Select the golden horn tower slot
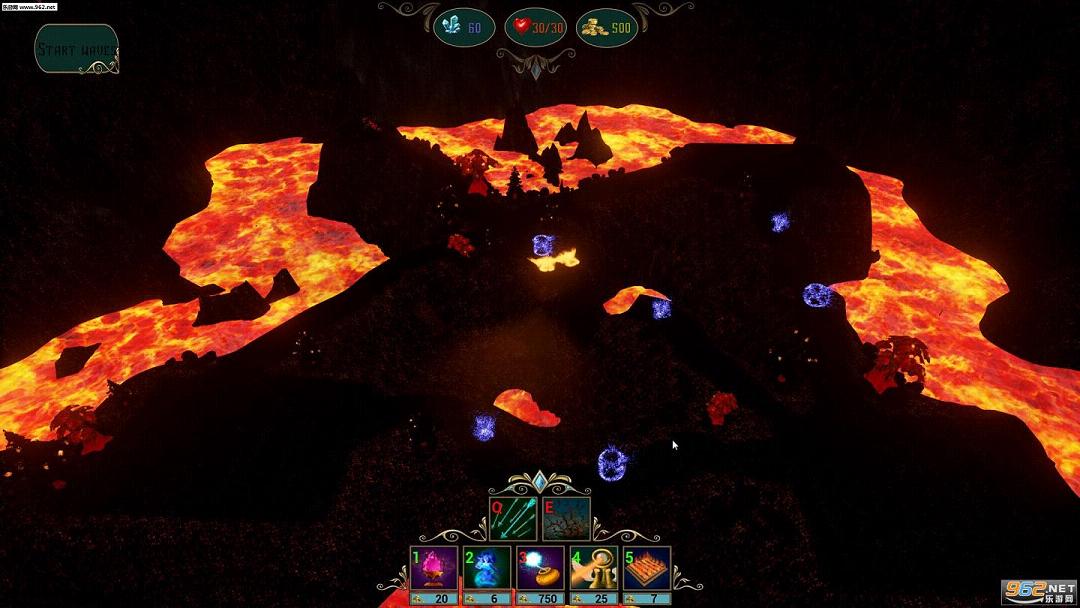Viewport: 1080px width, 608px height. (594, 569)
